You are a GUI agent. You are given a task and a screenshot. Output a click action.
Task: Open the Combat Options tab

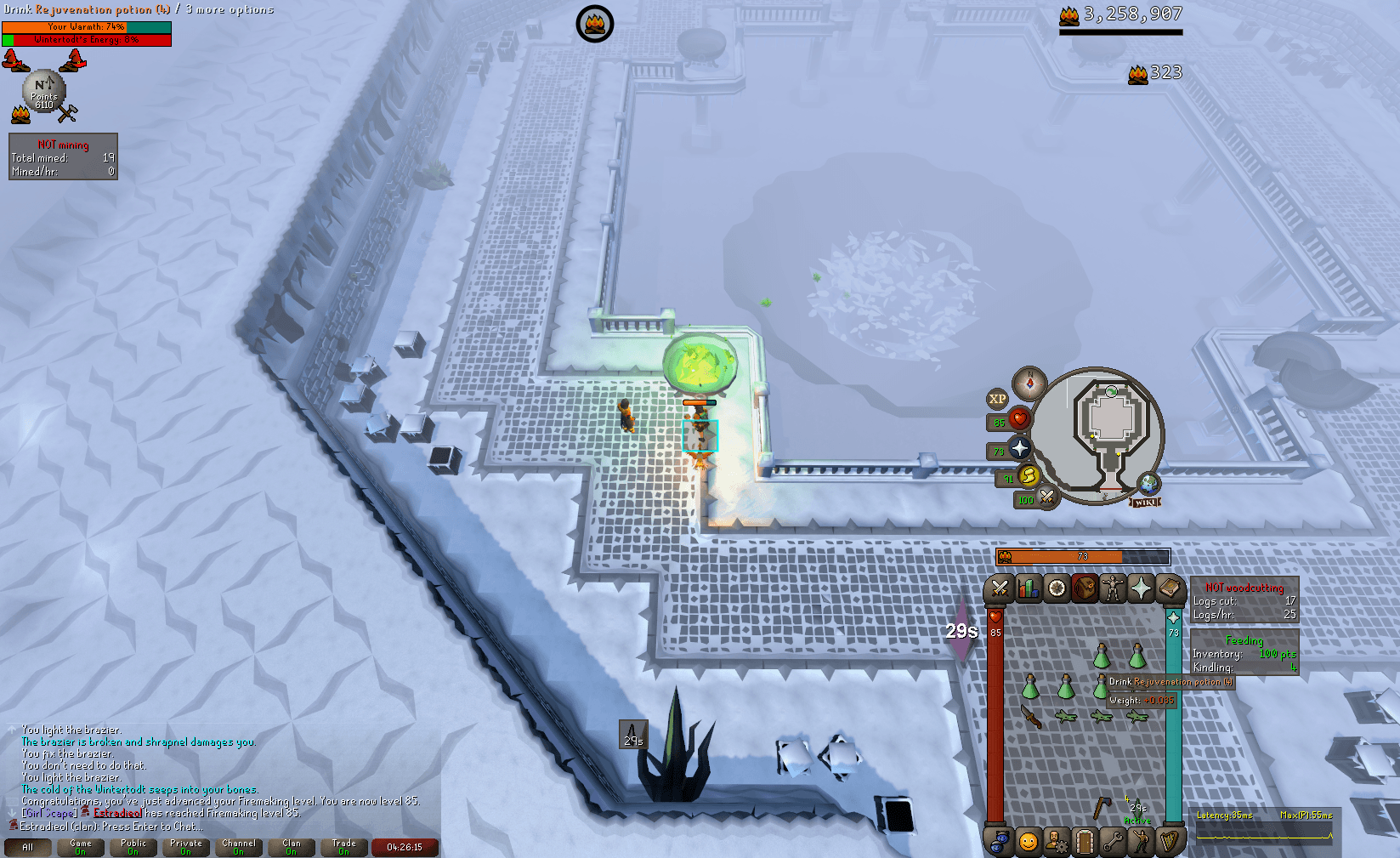1000,588
